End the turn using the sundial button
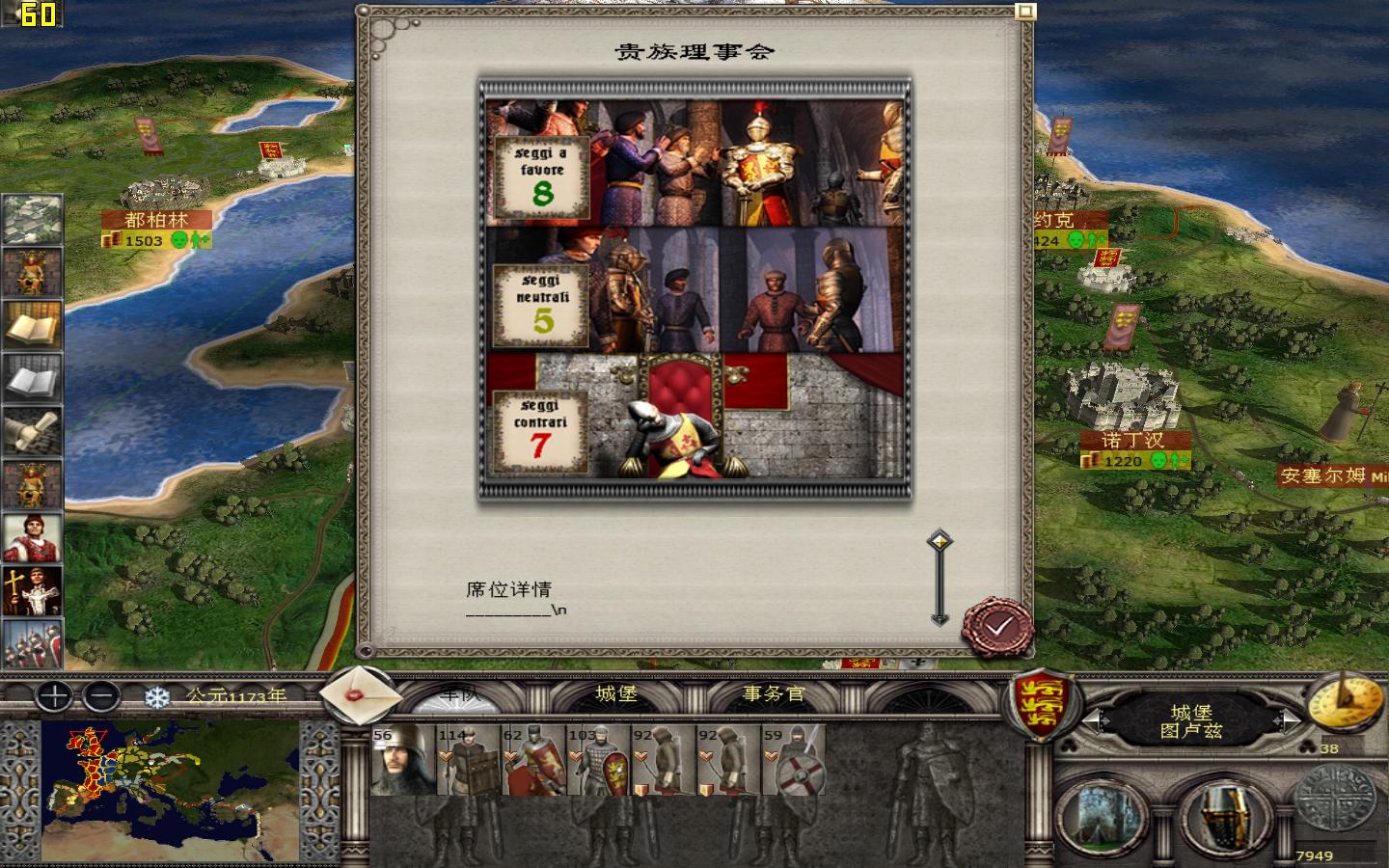1389x868 pixels. click(x=1345, y=704)
